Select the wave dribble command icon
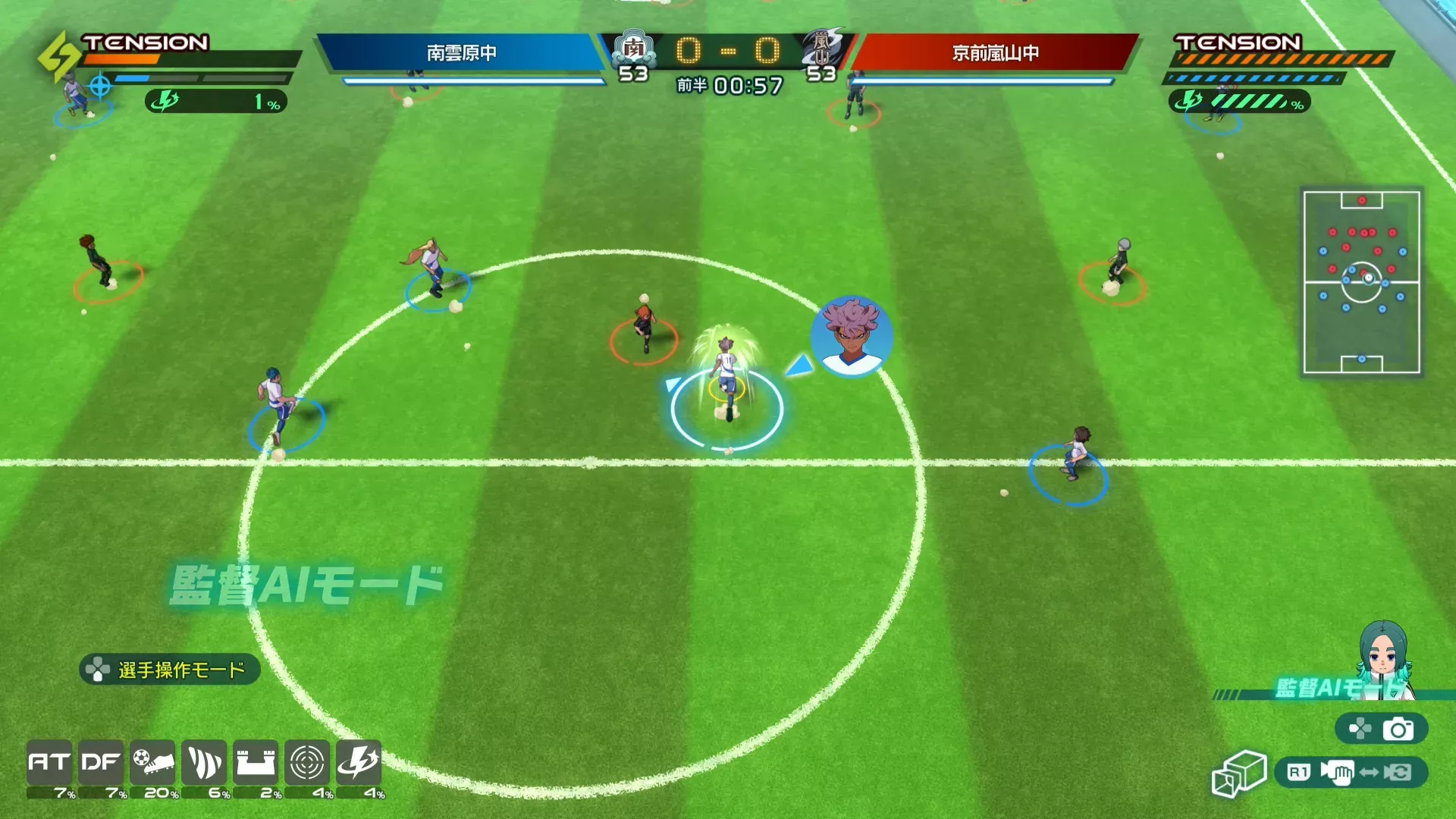The width and height of the screenshot is (1456, 819). coord(206,764)
